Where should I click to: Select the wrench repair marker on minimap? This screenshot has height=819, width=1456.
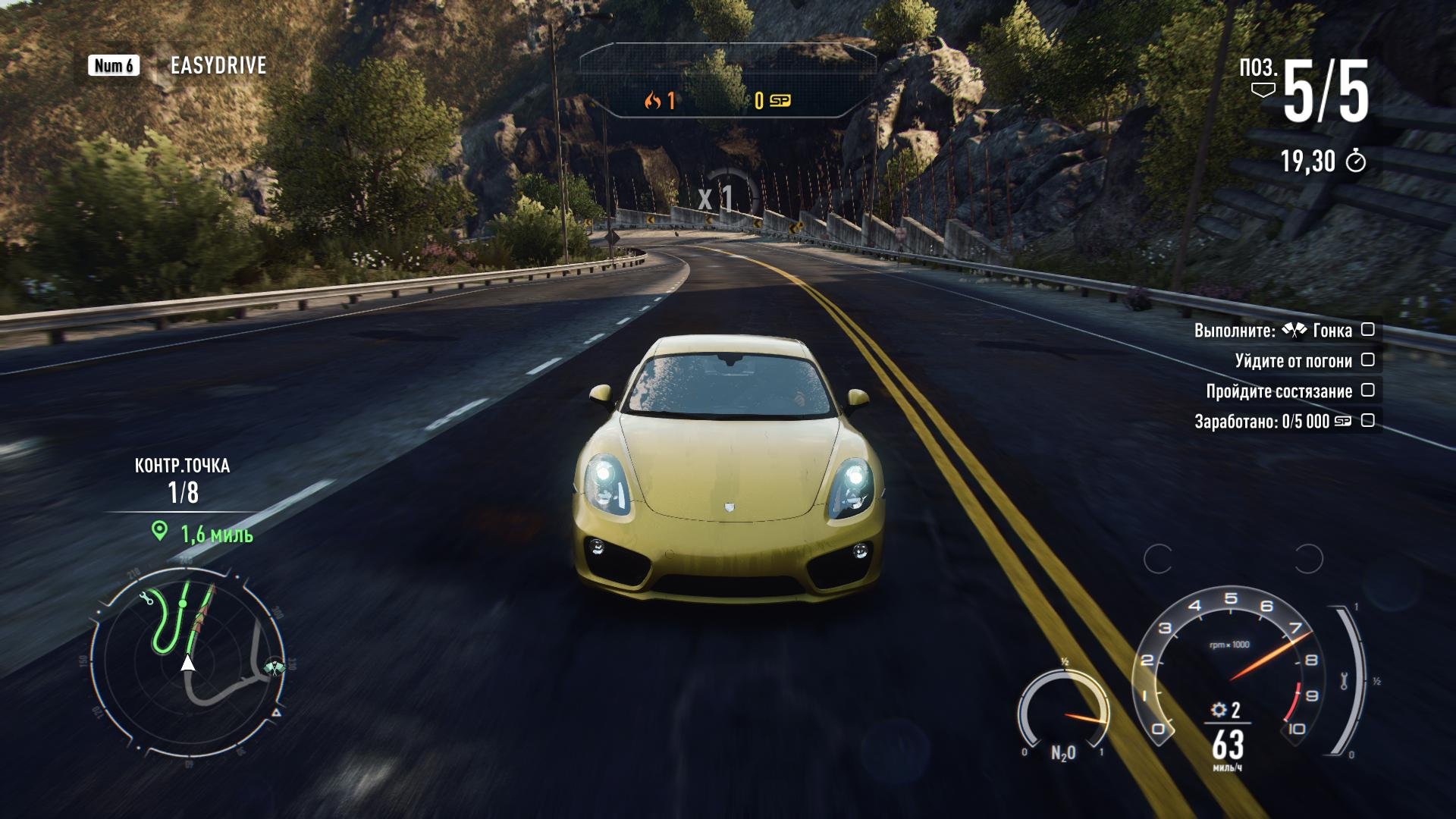(x=147, y=599)
